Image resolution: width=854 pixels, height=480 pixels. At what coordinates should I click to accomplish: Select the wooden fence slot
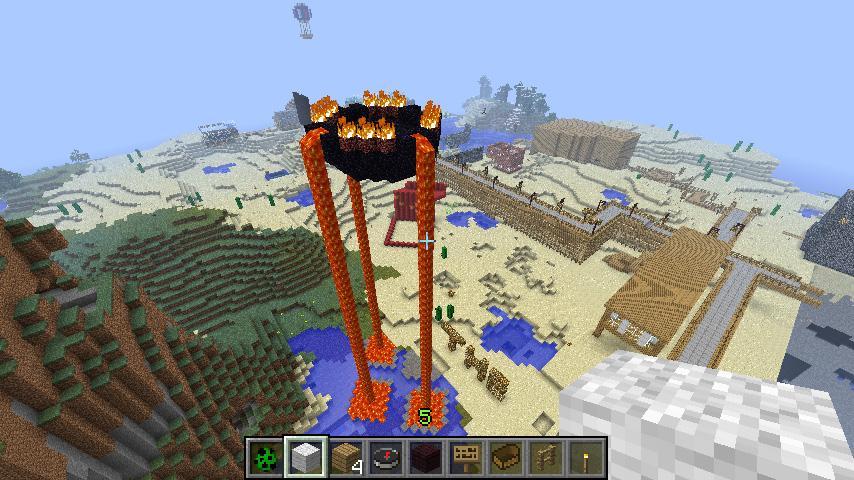(x=545, y=458)
